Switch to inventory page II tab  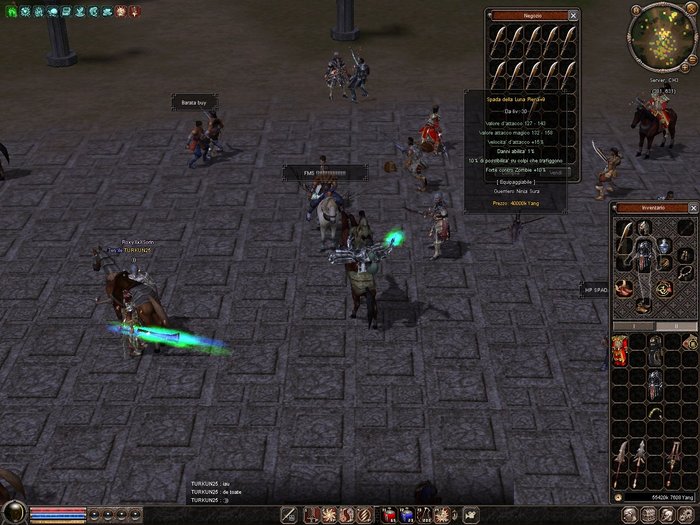tap(675, 326)
